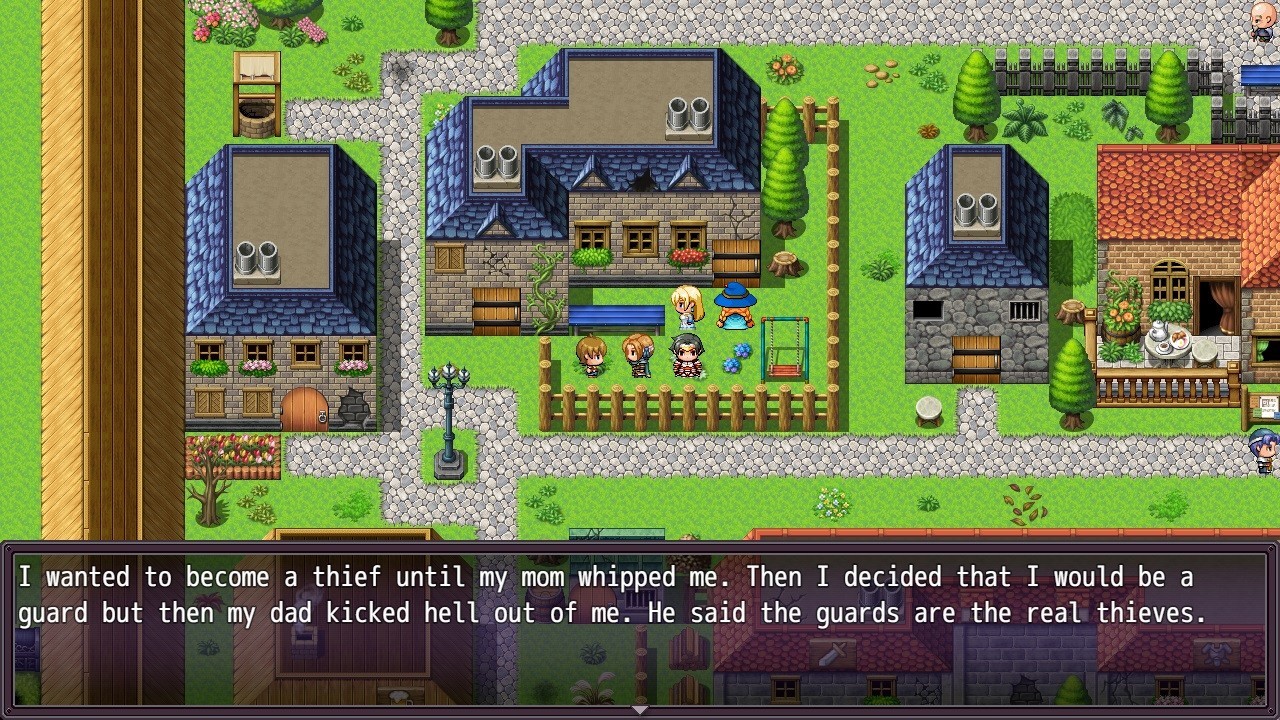
Task: Click the black-haired warrior character
Action: 688,358
